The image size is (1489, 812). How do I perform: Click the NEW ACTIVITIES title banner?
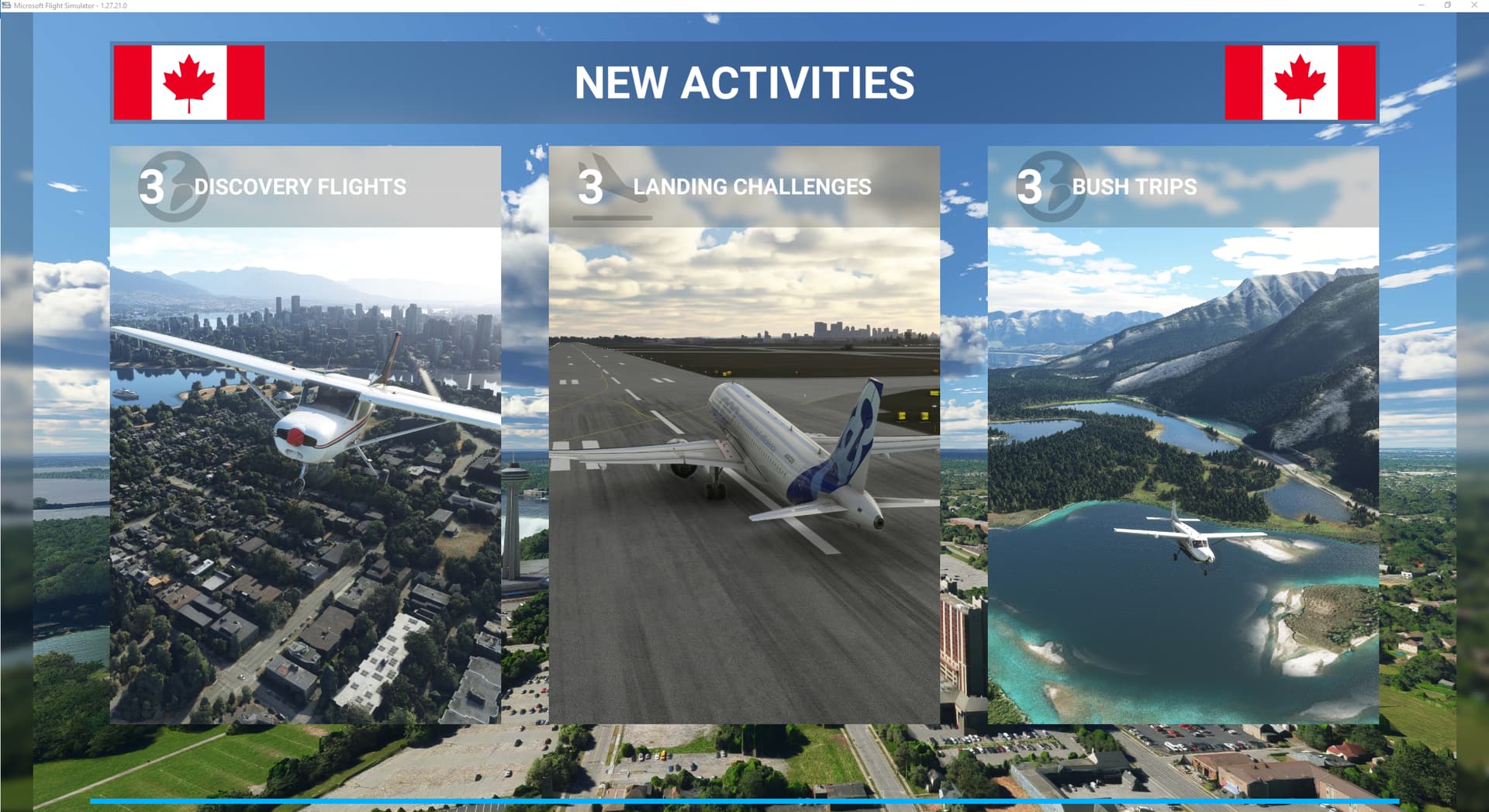tap(744, 83)
